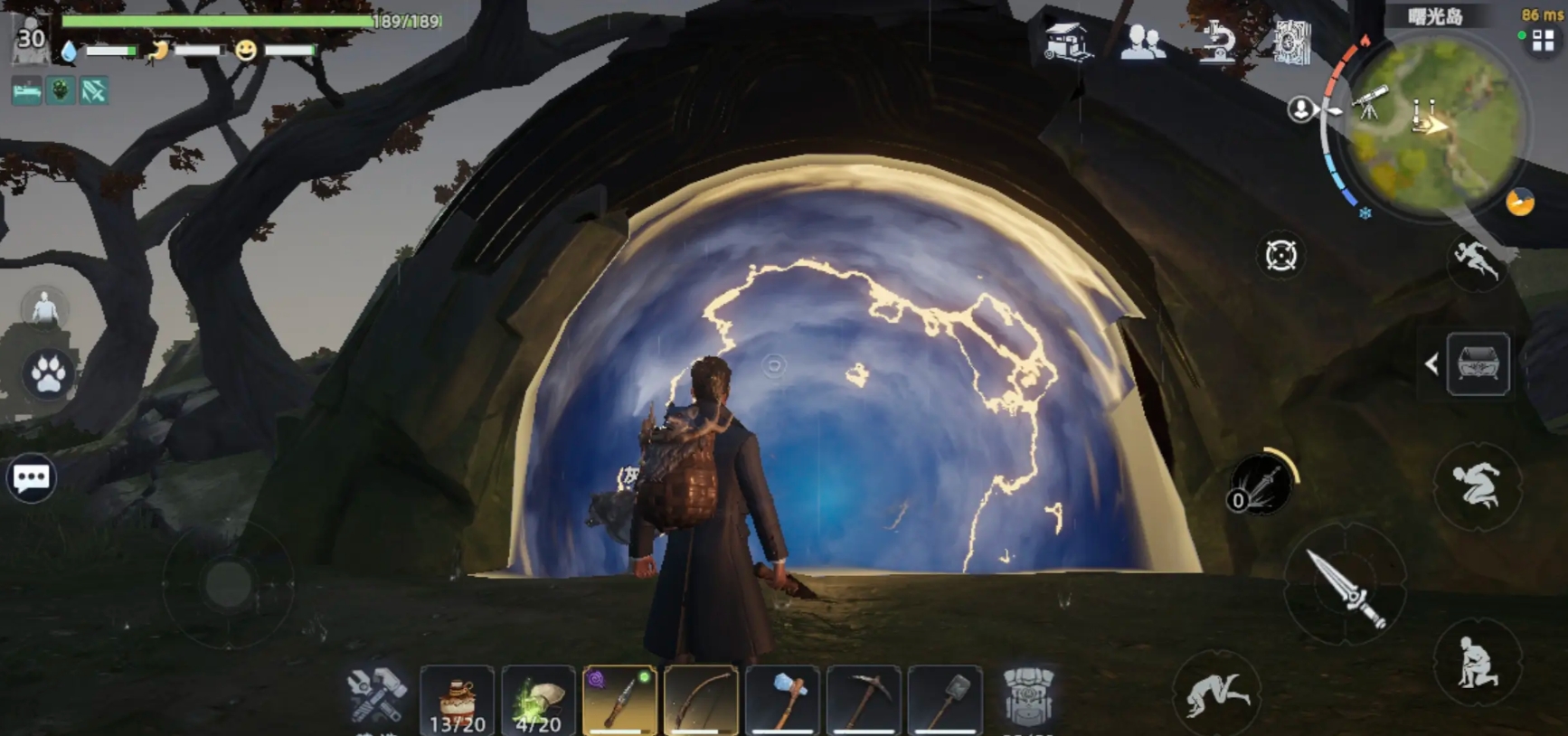Open the backpack inventory icon
The height and width of the screenshot is (736, 1568).
(x=1029, y=696)
